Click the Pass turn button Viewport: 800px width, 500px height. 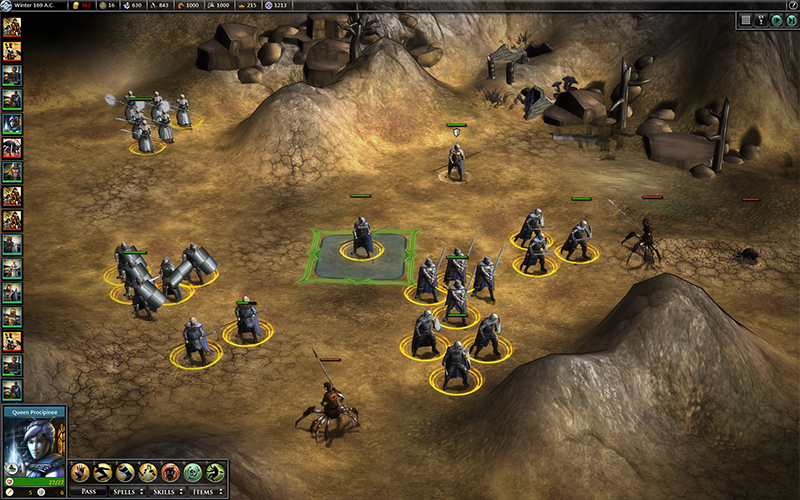89,491
